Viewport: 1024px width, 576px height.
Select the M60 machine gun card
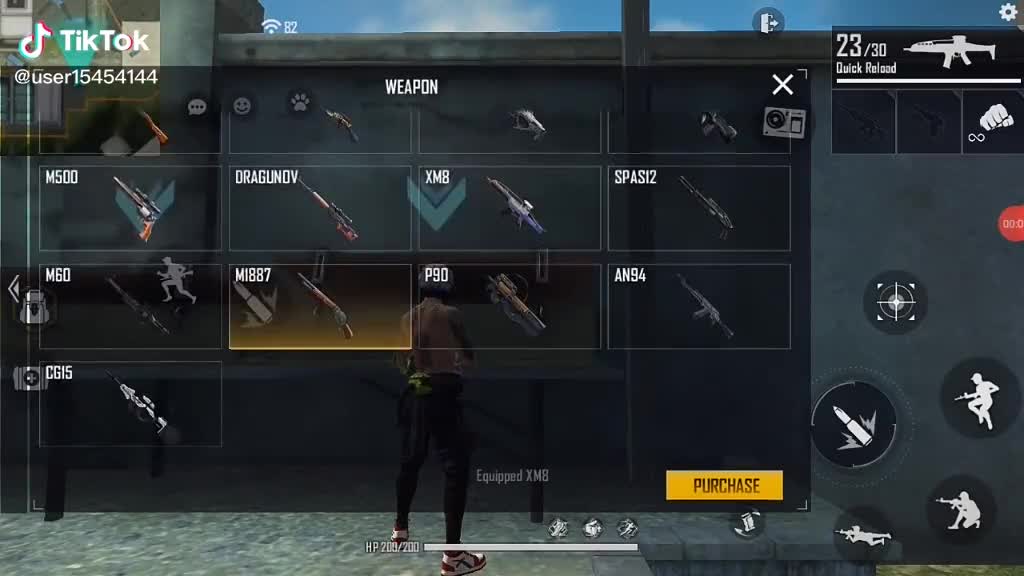pyautogui.click(x=130, y=306)
